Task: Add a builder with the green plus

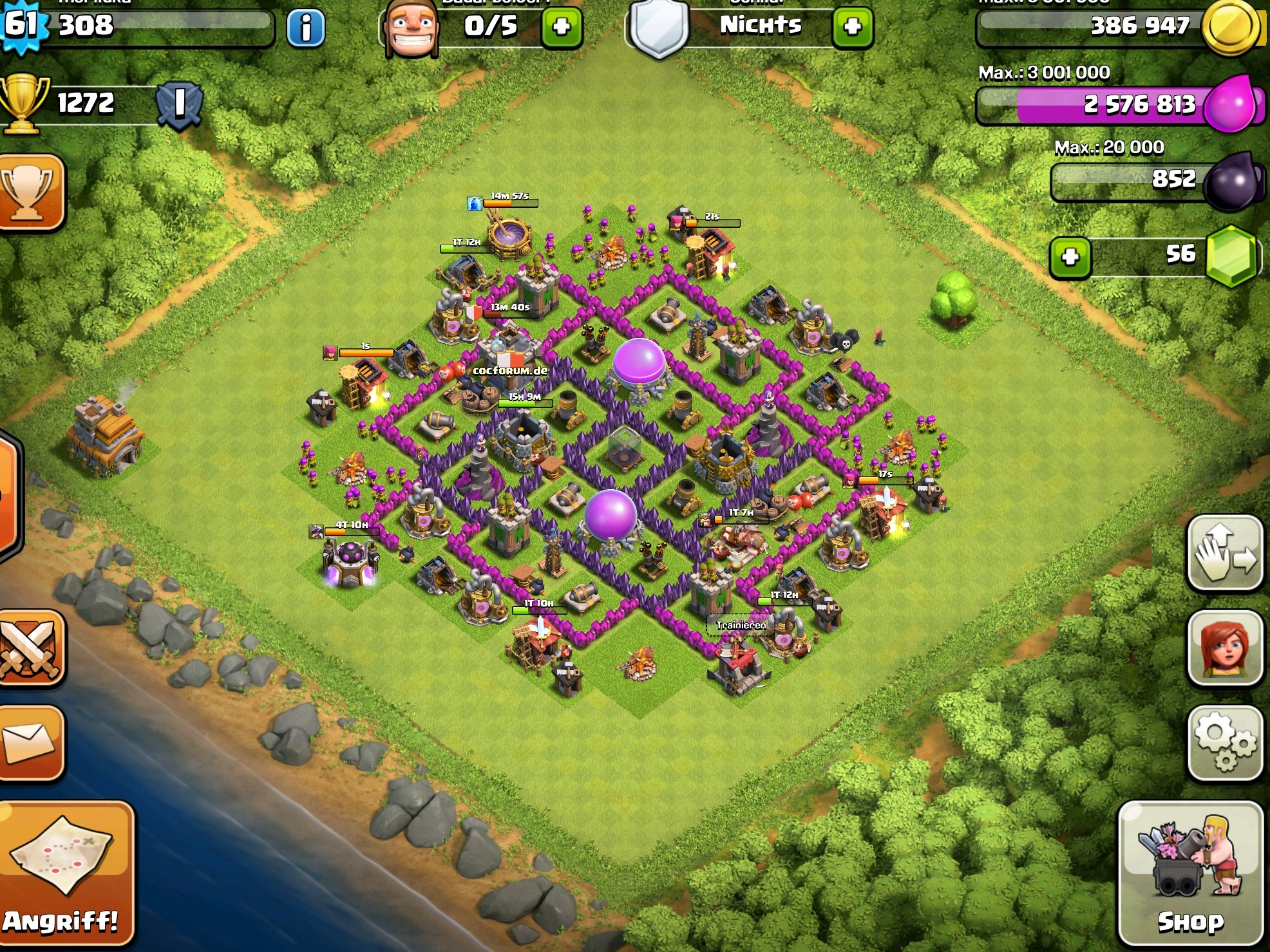Action: [x=562, y=27]
